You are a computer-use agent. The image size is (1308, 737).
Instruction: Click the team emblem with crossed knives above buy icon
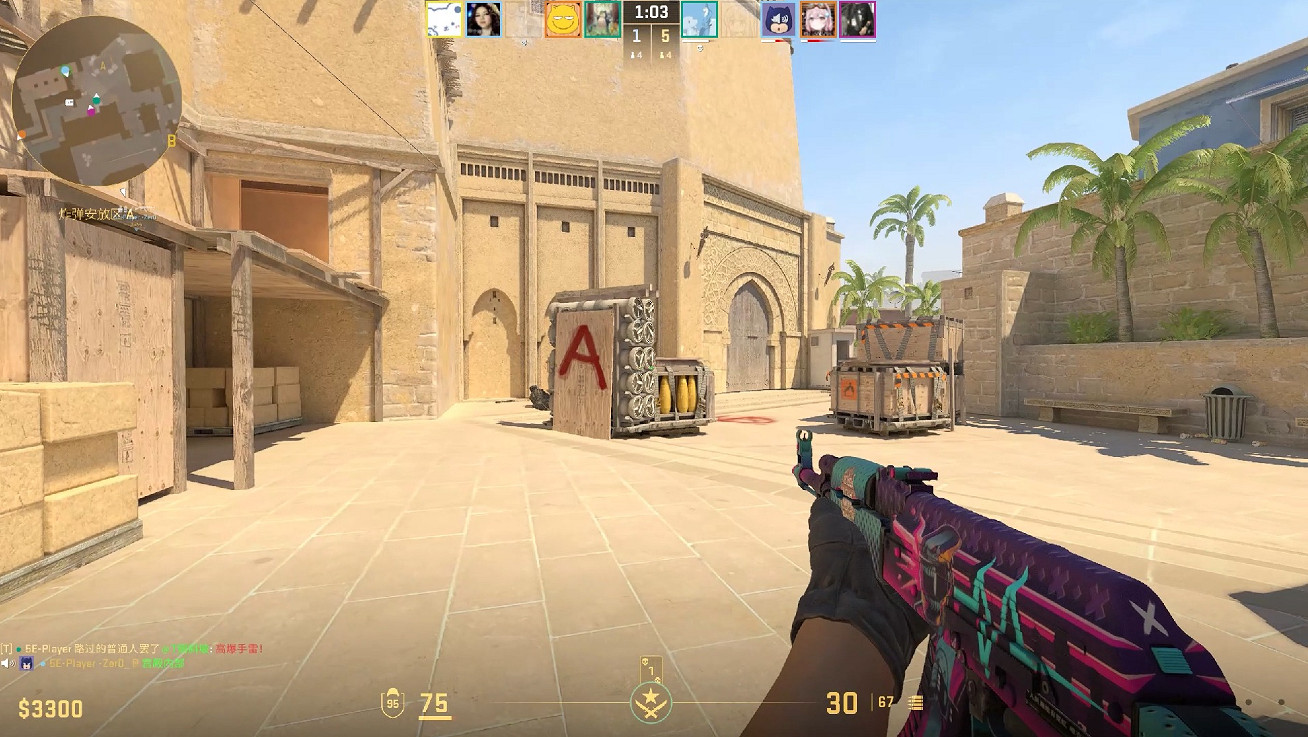(650, 703)
